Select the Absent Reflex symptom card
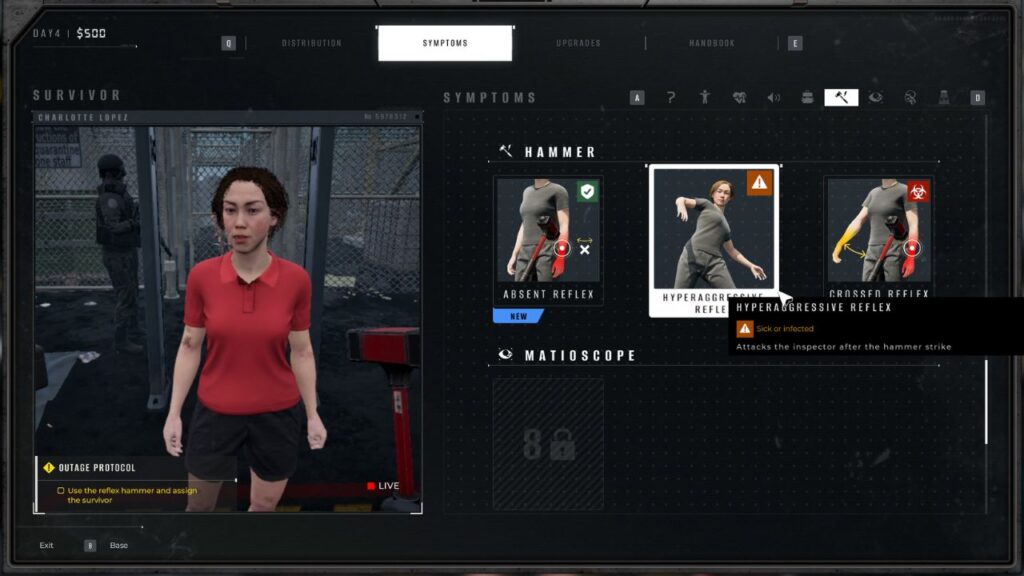 548,240
